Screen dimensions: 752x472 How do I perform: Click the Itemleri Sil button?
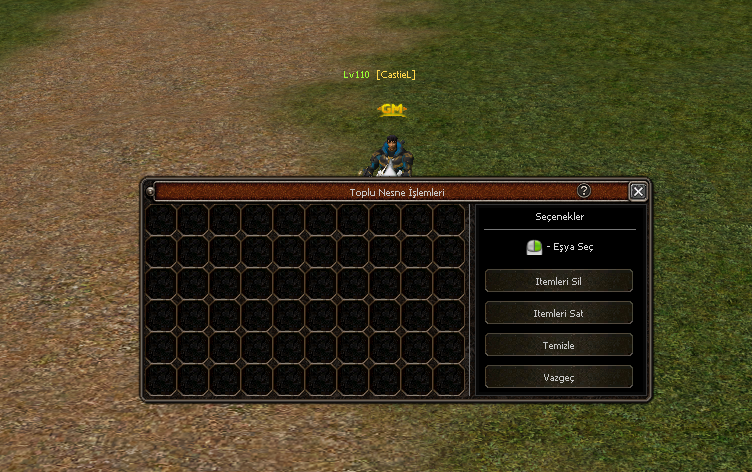coord(558,281)
